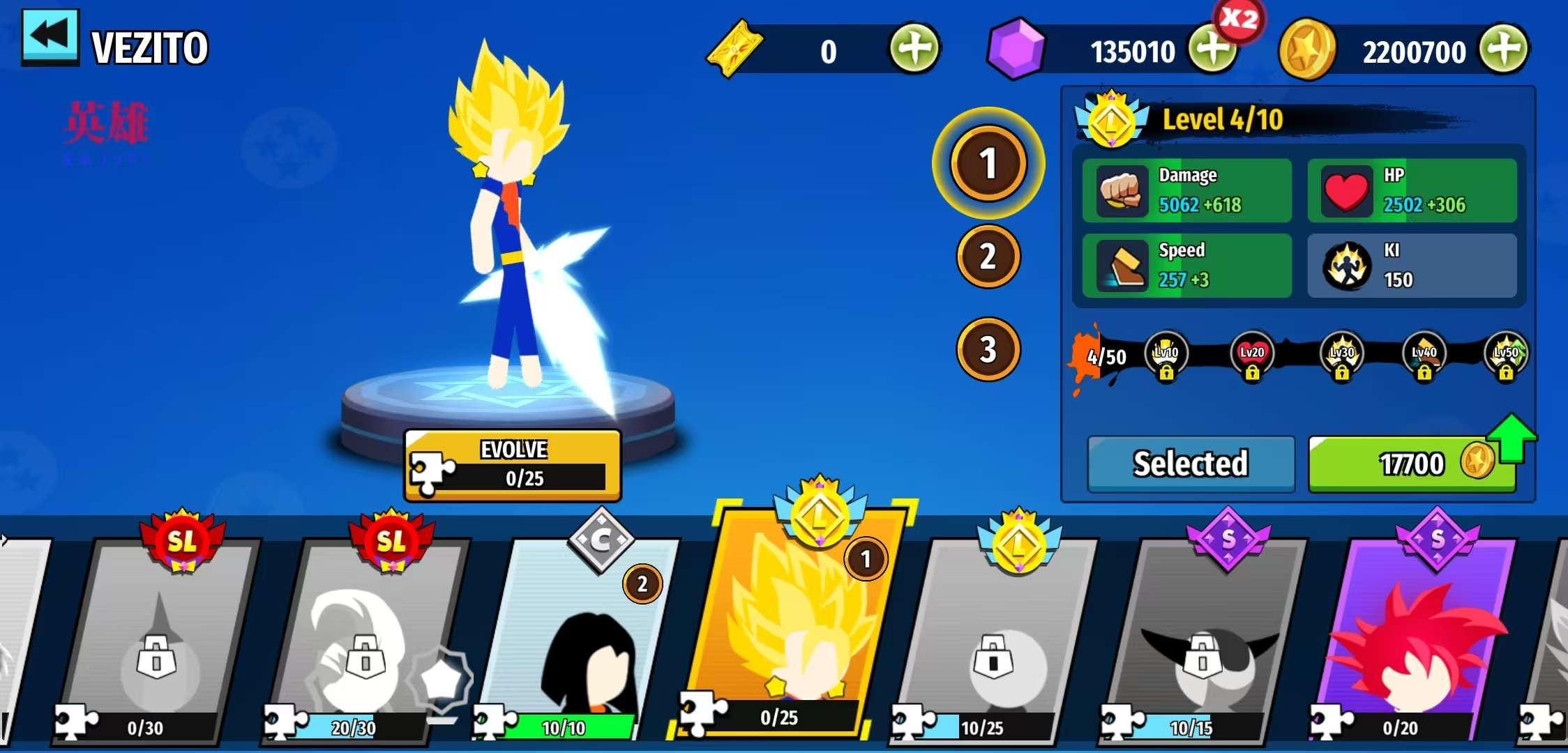Inspect the Lv20 locked milestone badge
The image size is (1568, 753).
coord(1252,356)
